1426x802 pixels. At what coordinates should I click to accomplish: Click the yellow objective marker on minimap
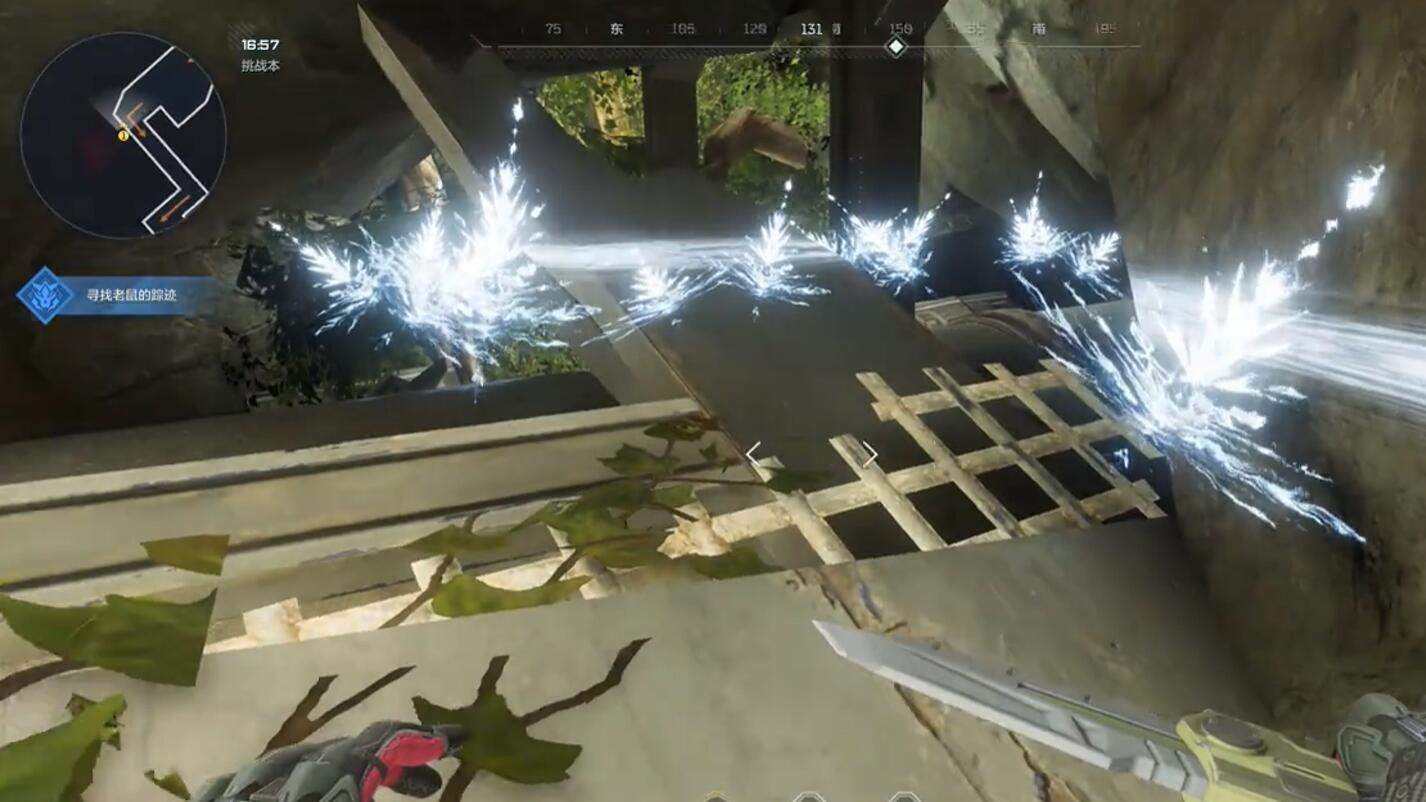(123, 135)
